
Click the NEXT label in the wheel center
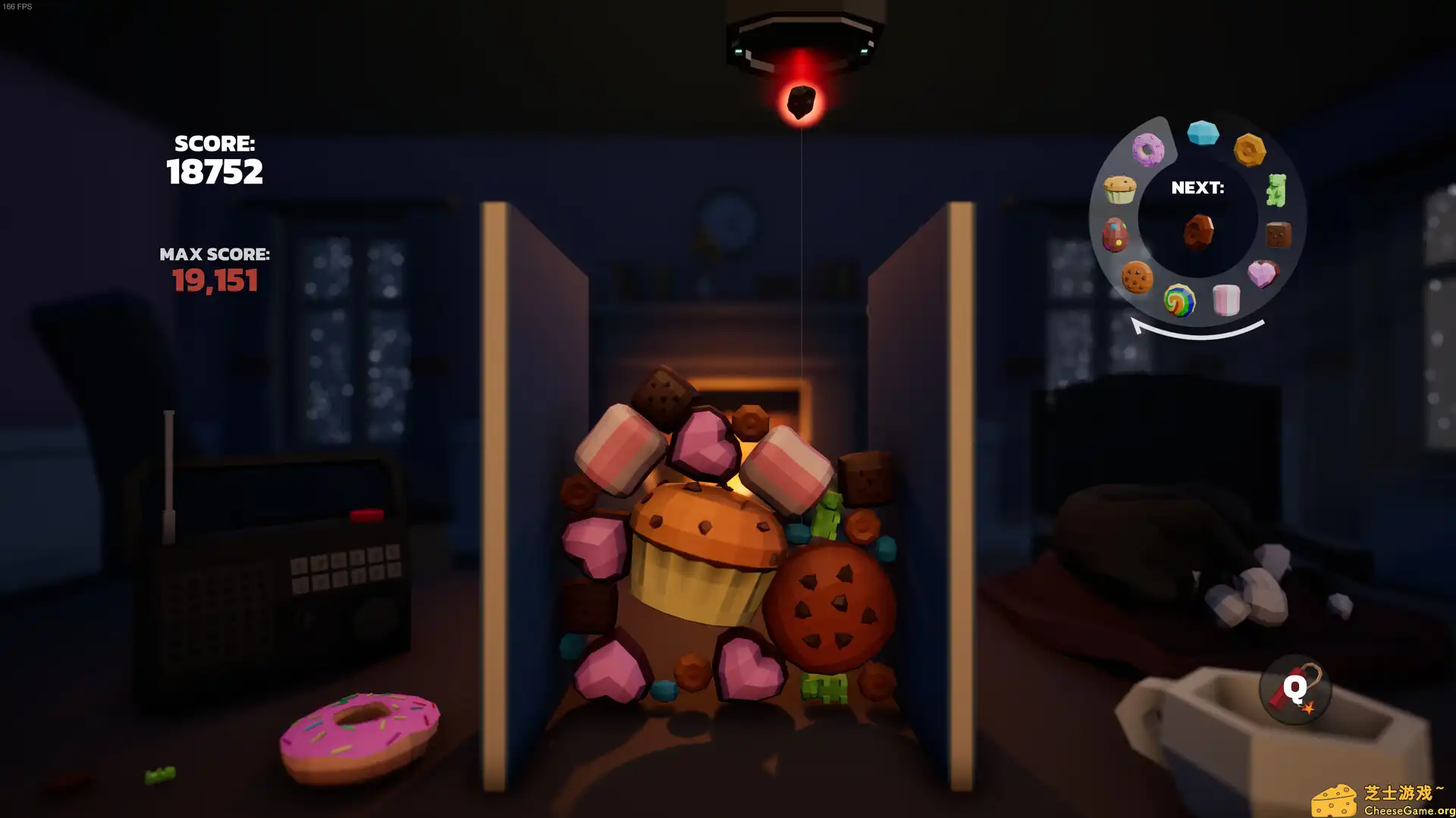tap(1198, 188)
